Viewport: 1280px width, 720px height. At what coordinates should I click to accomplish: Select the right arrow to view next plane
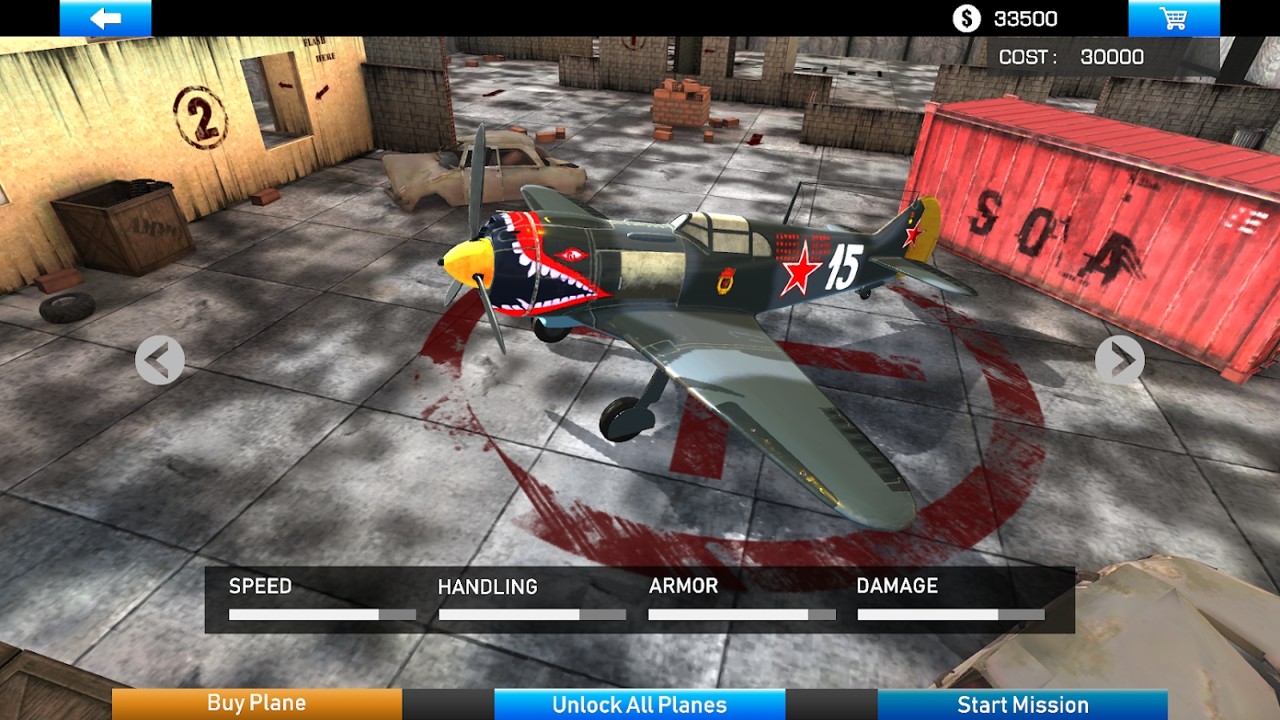pos(1122,359)
